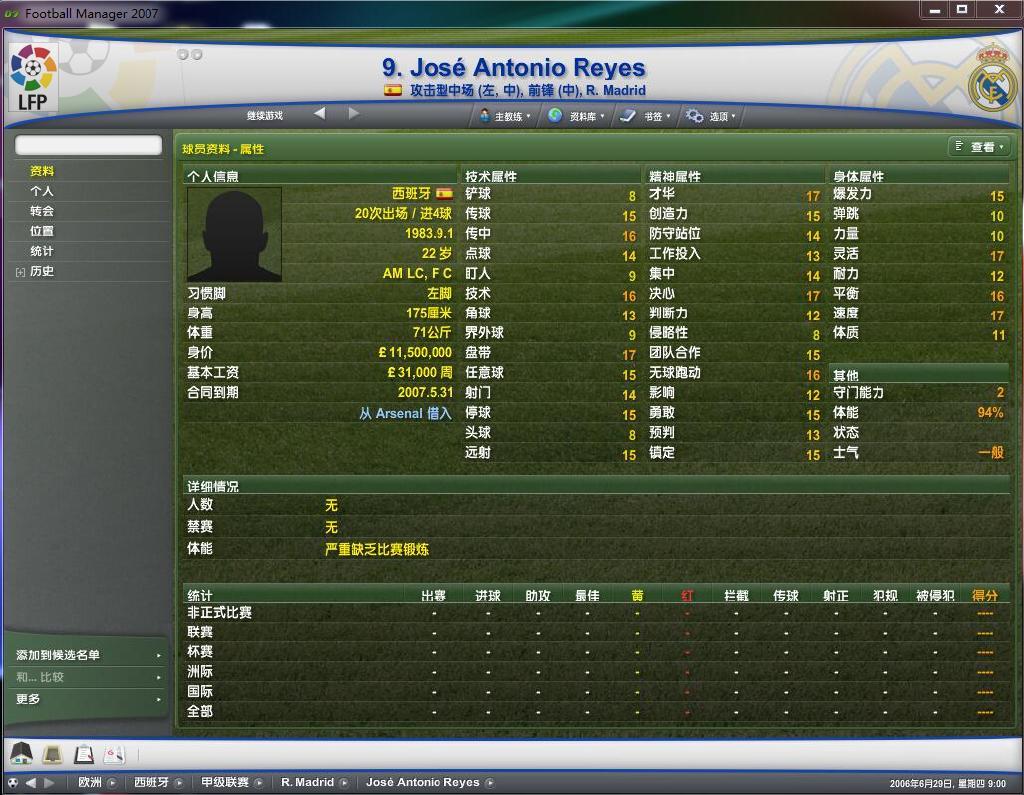The width and height of the screenshot is (1024, 795).
Task: Follow the 从 Arsenal 借入 loan link
Action: pos(405,413)
